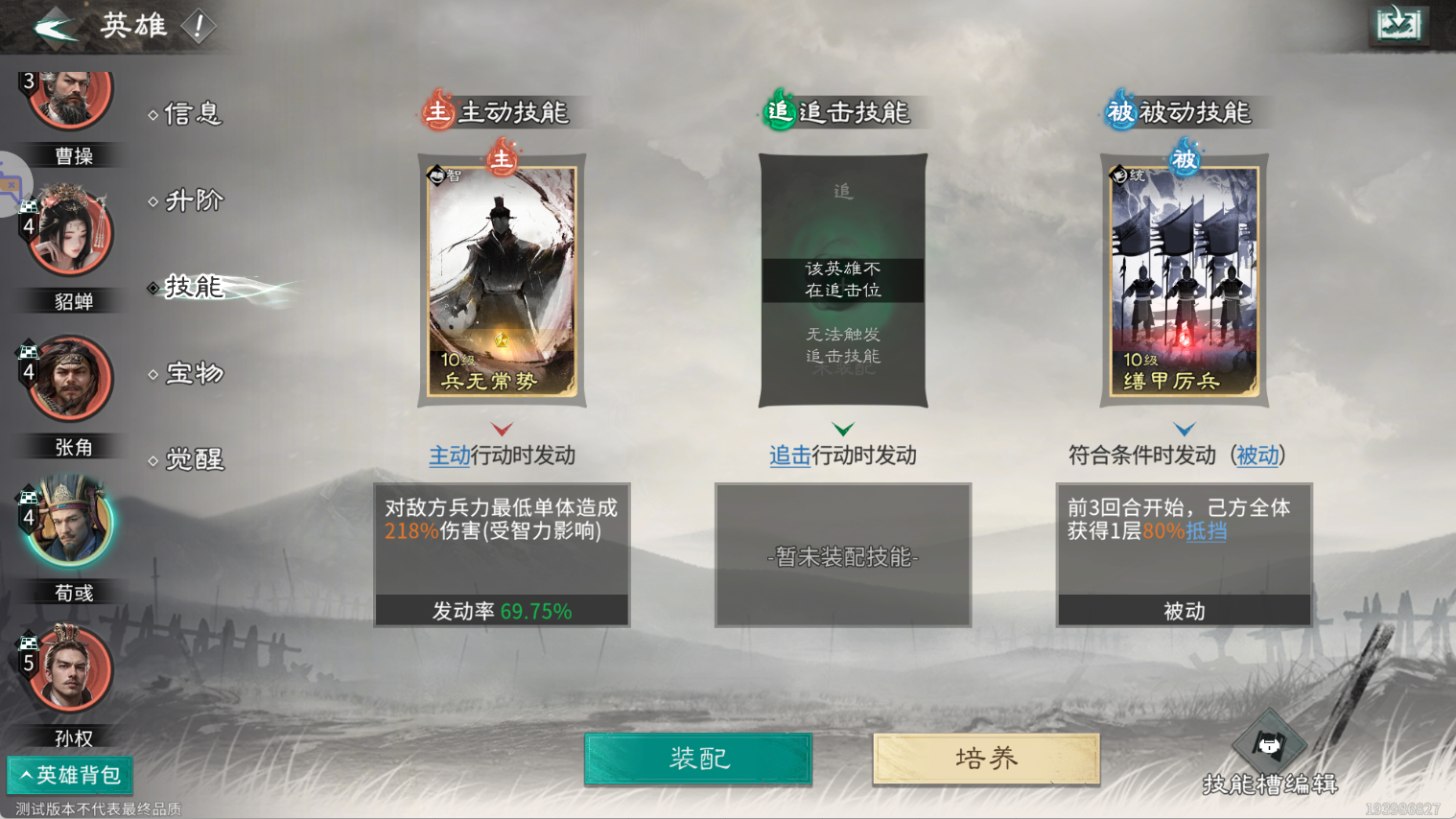Click the 主 flame badge on 兵无常势 card
Screen dimensions: 1456x819
(500, 160)
